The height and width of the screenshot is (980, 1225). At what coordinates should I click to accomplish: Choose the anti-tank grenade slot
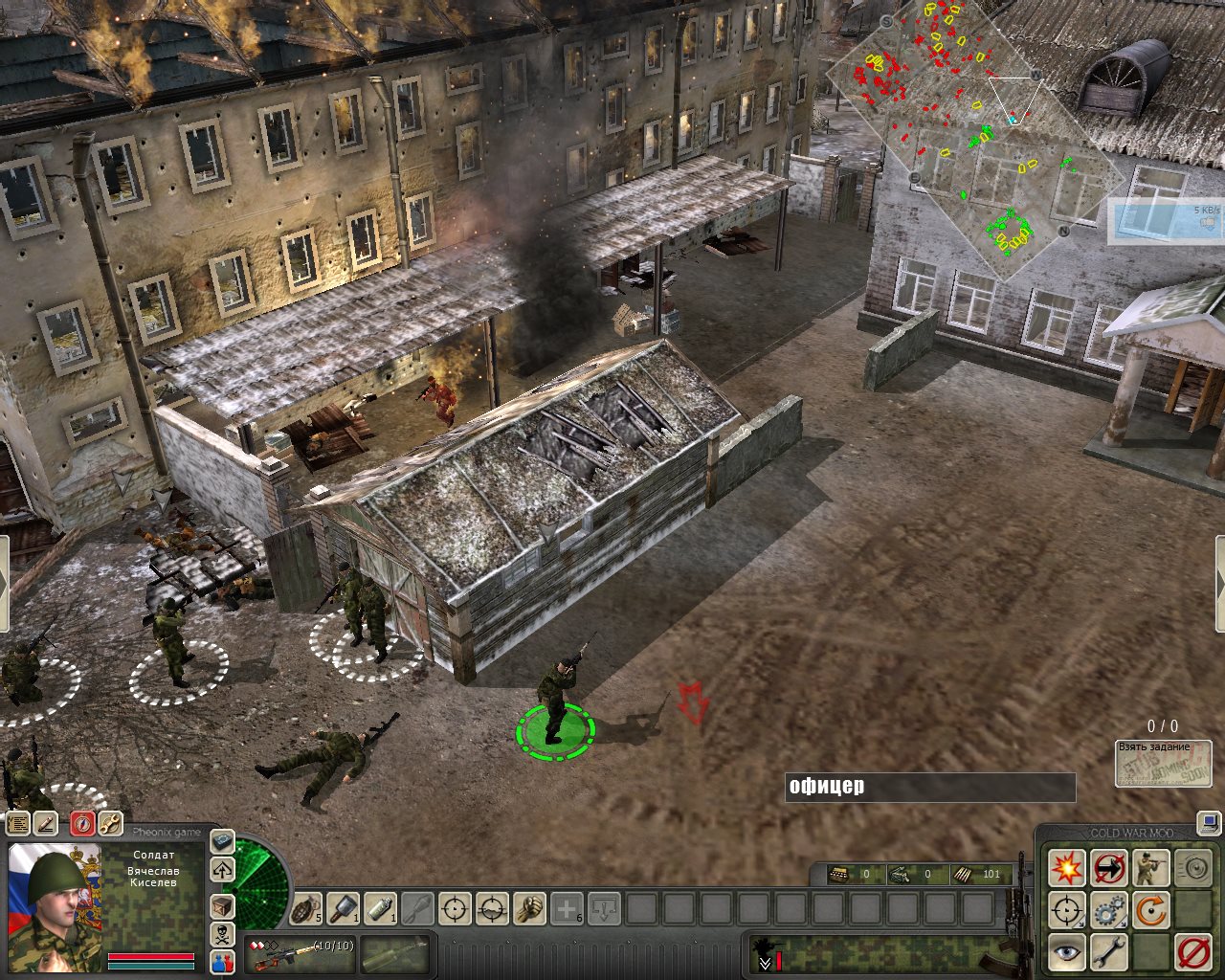click(x=344, y=907)
